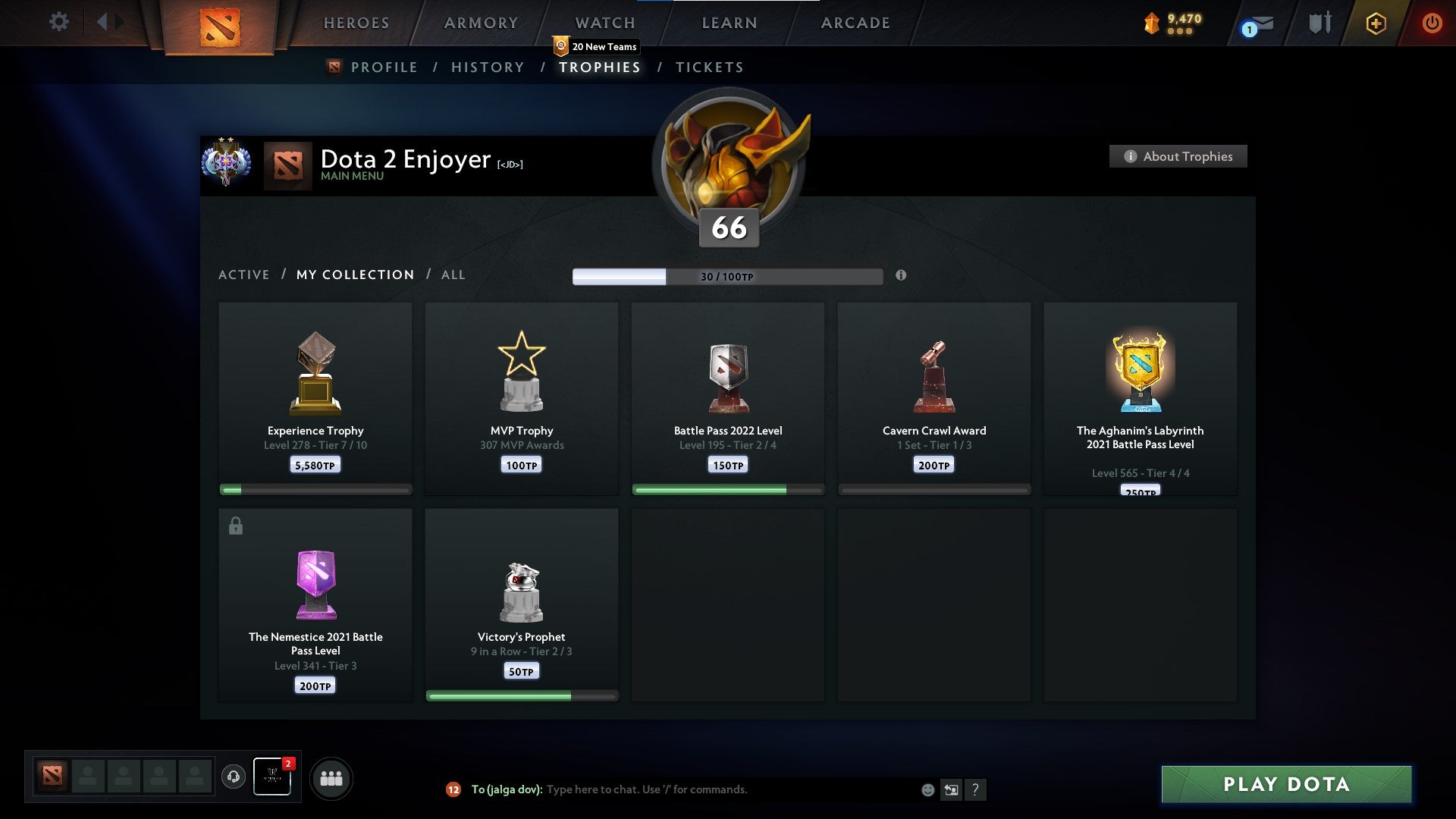Open the friends list group icon
The image size is (1456, 819).
[330, 777]
